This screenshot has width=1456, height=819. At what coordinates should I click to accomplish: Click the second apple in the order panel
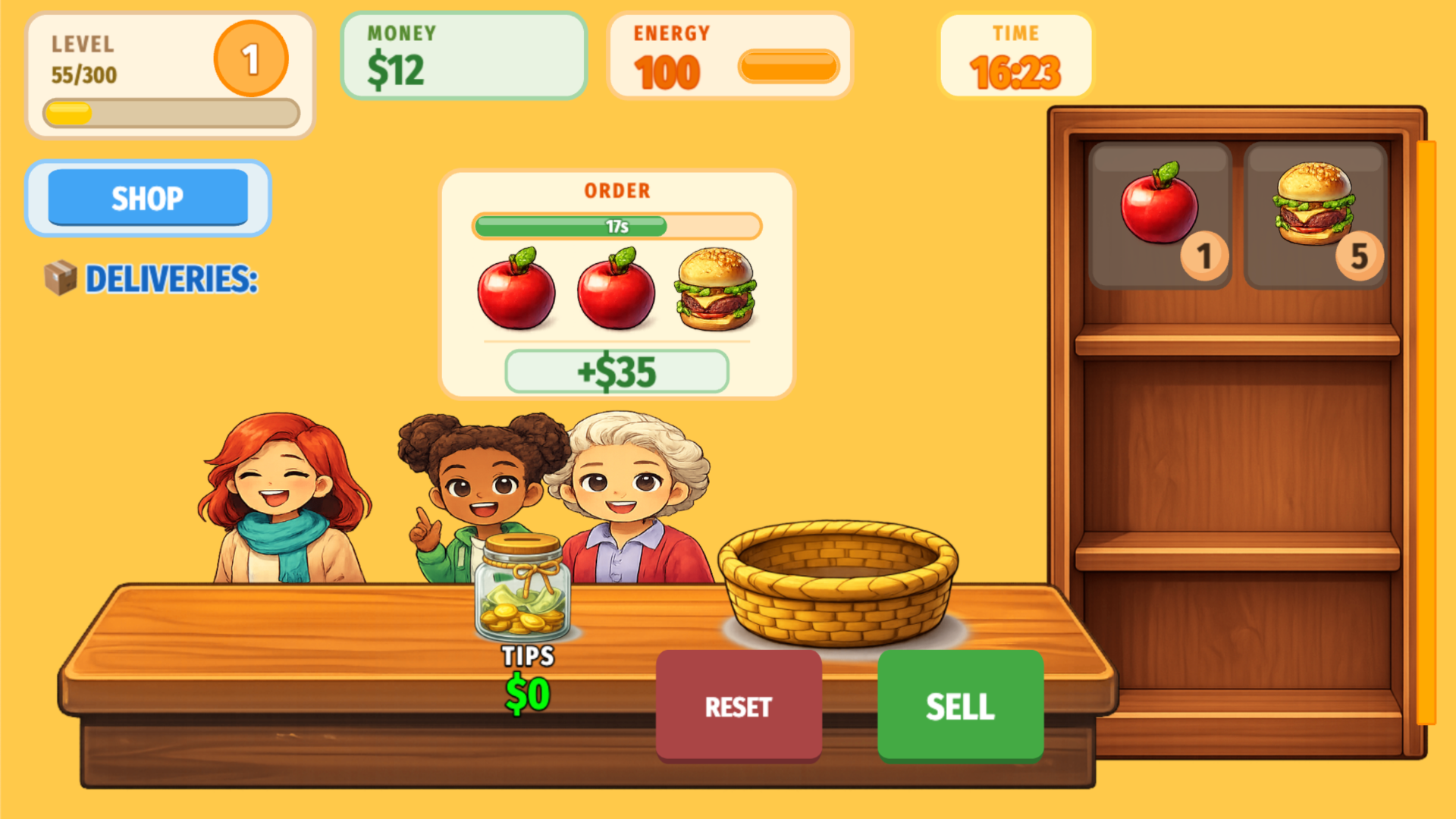(615, 292)
